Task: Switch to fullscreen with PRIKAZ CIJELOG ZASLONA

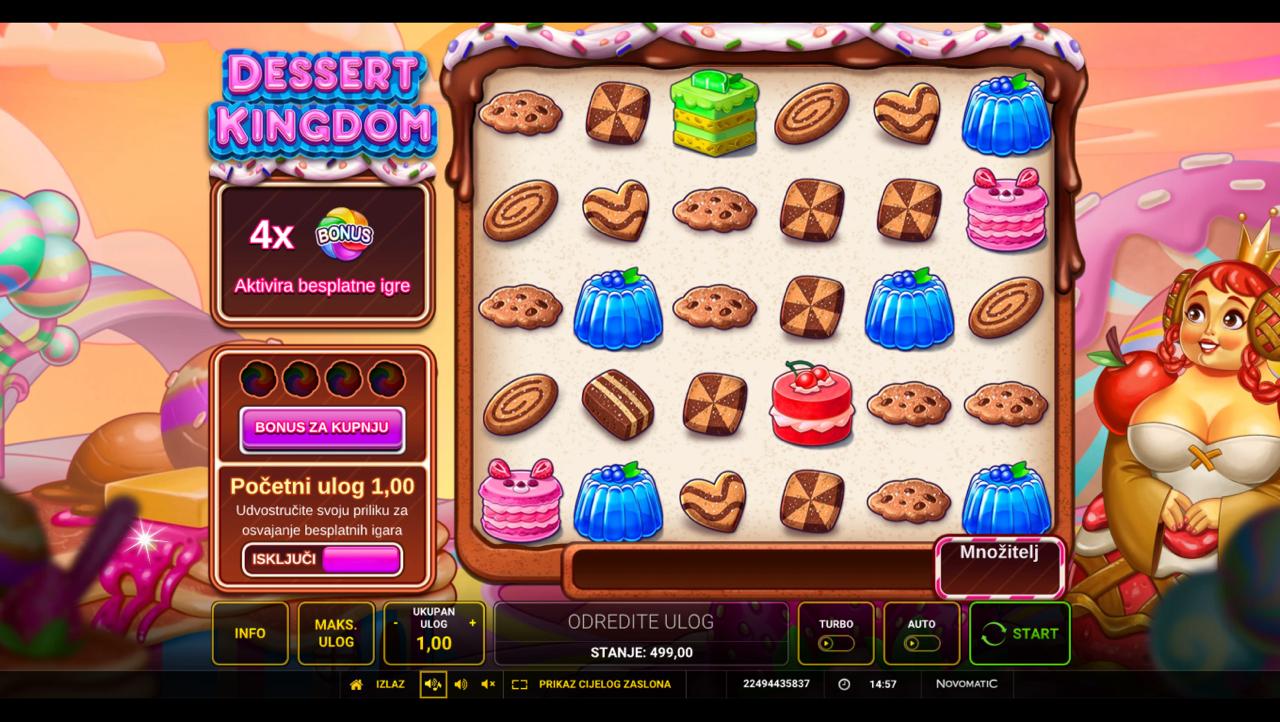Action: tap(592, 685)
